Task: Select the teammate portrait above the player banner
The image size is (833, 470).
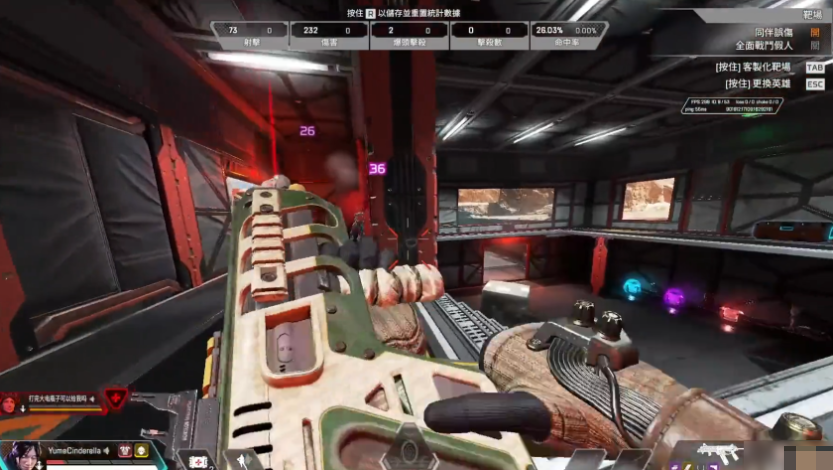Action: (x=10, y=403)
